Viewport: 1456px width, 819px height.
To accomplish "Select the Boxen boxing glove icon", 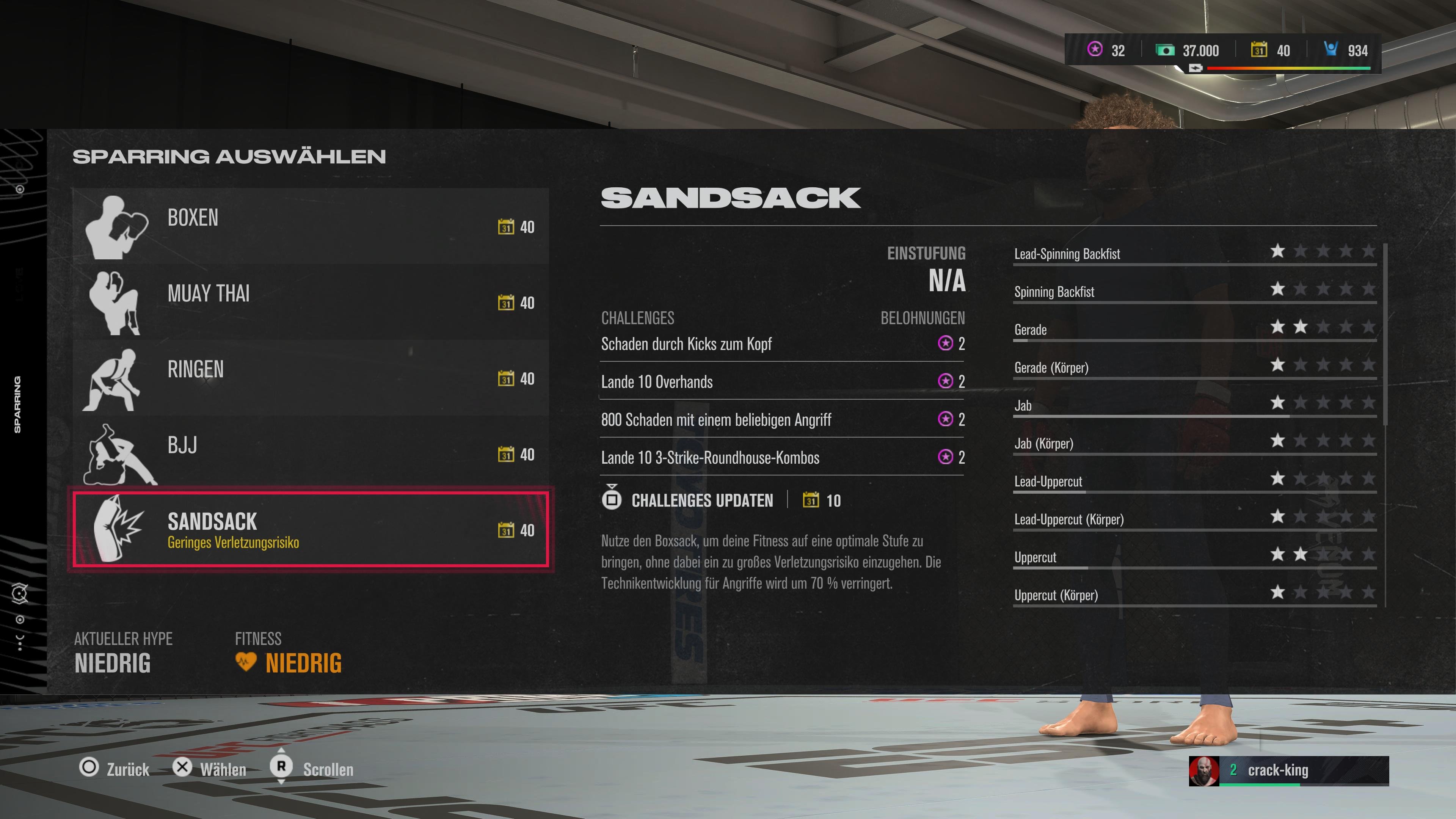I will pos(120,227).
